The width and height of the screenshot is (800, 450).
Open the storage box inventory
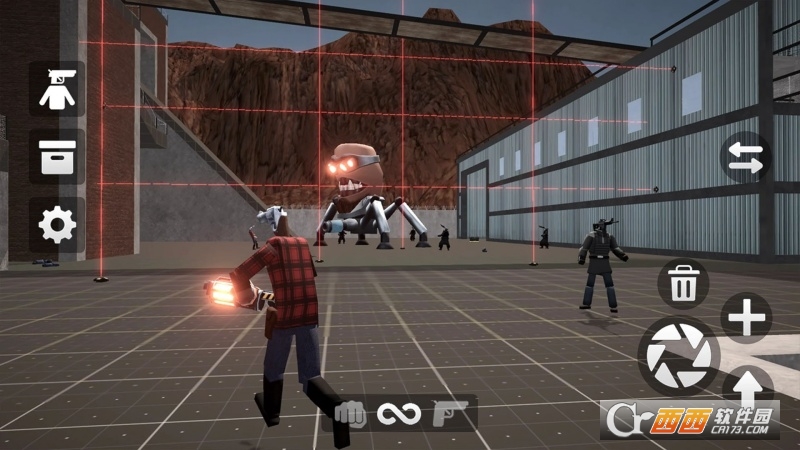tap(57, 157)
